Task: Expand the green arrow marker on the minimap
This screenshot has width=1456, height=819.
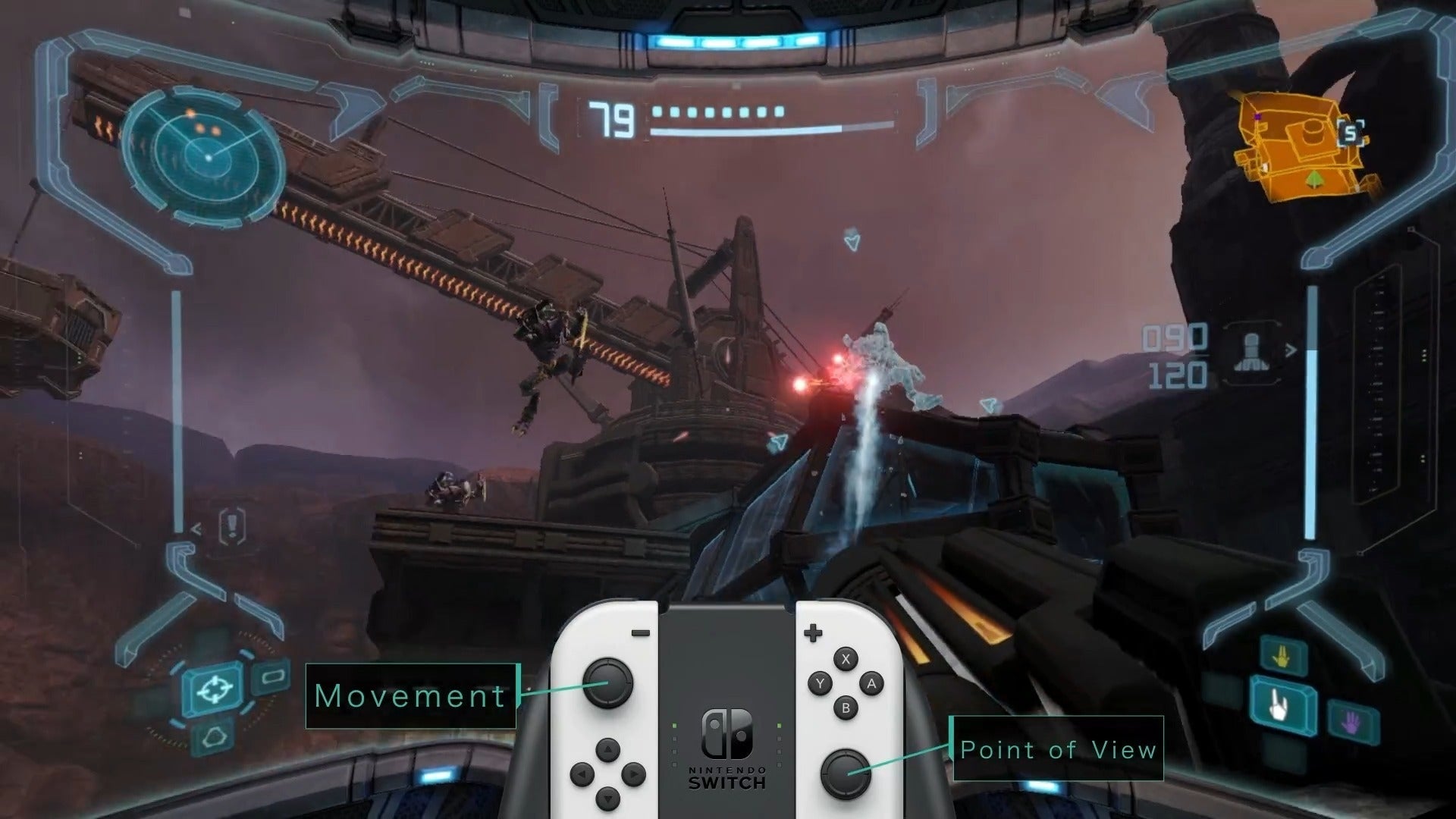Action: pyautogui.click(x=1314, y=180)
